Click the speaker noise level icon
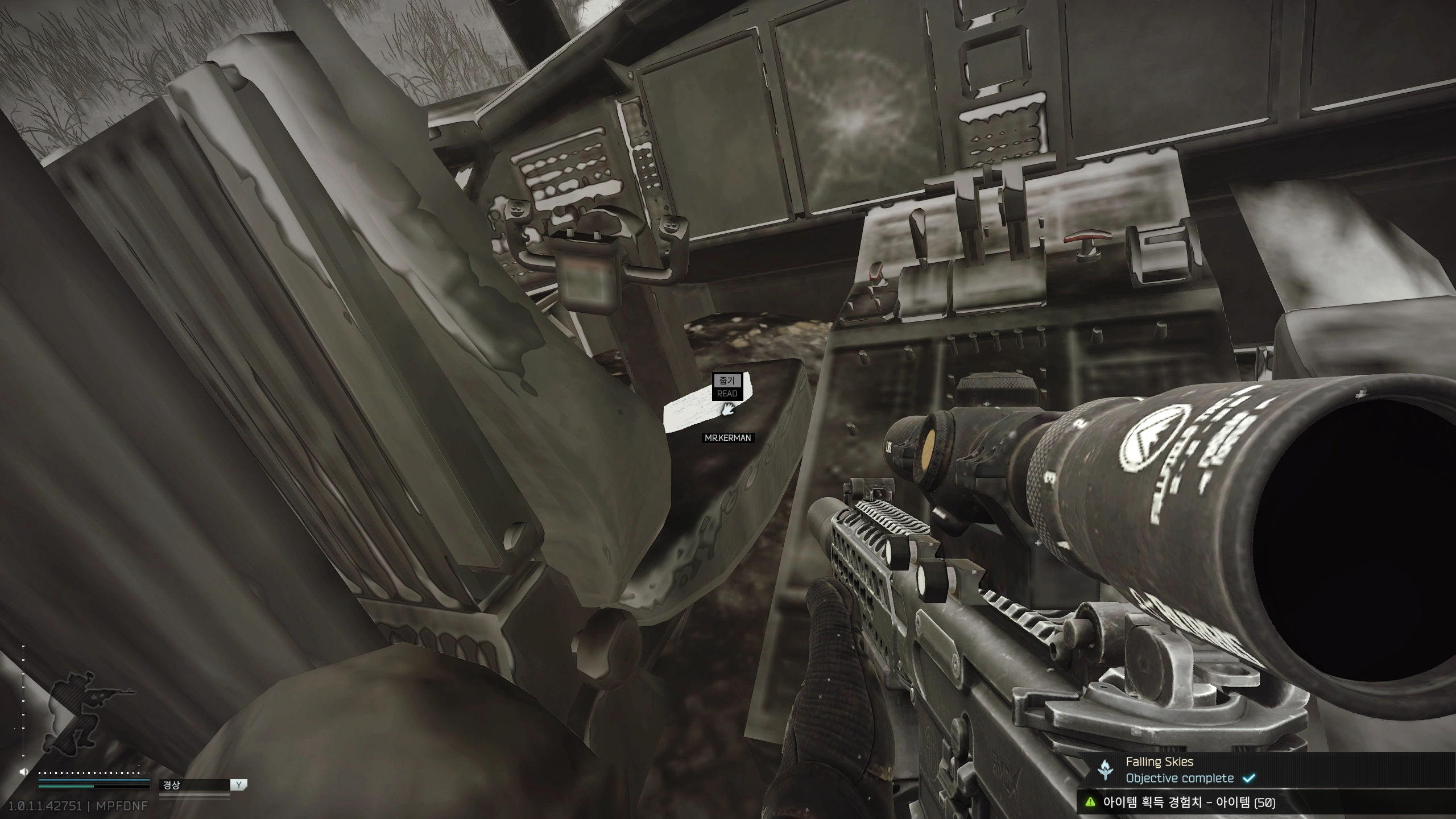The image size is (1456, 819). click(23, 772)
